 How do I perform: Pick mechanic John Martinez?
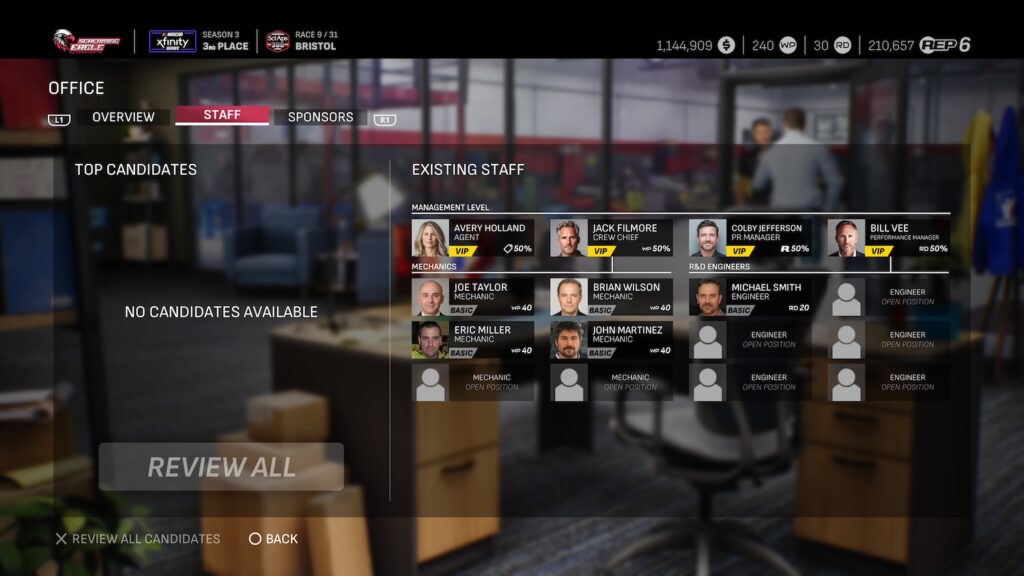coord(611,340)
